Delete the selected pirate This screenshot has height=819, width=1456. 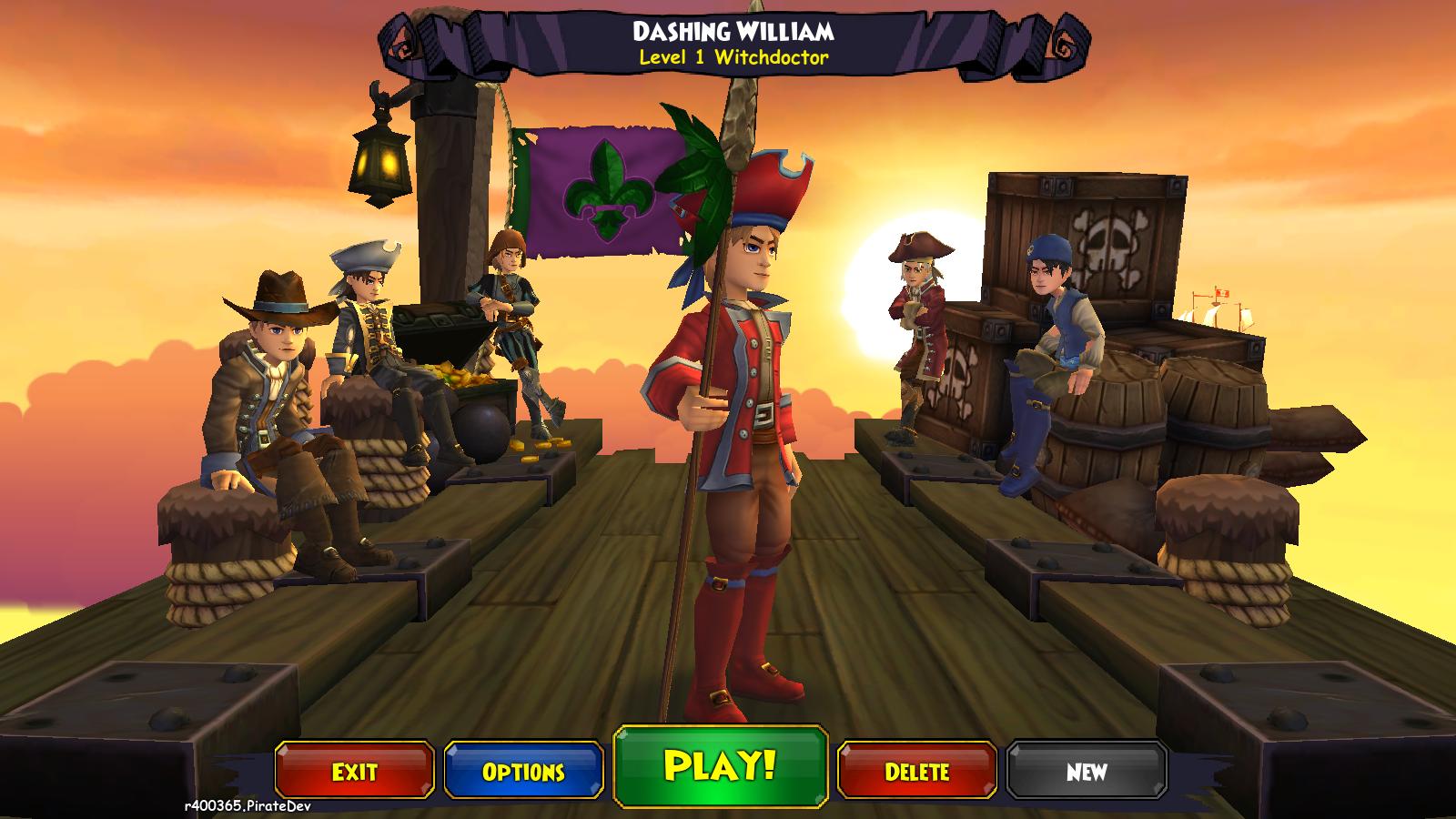pyautogui.click(x=916, y=772)
